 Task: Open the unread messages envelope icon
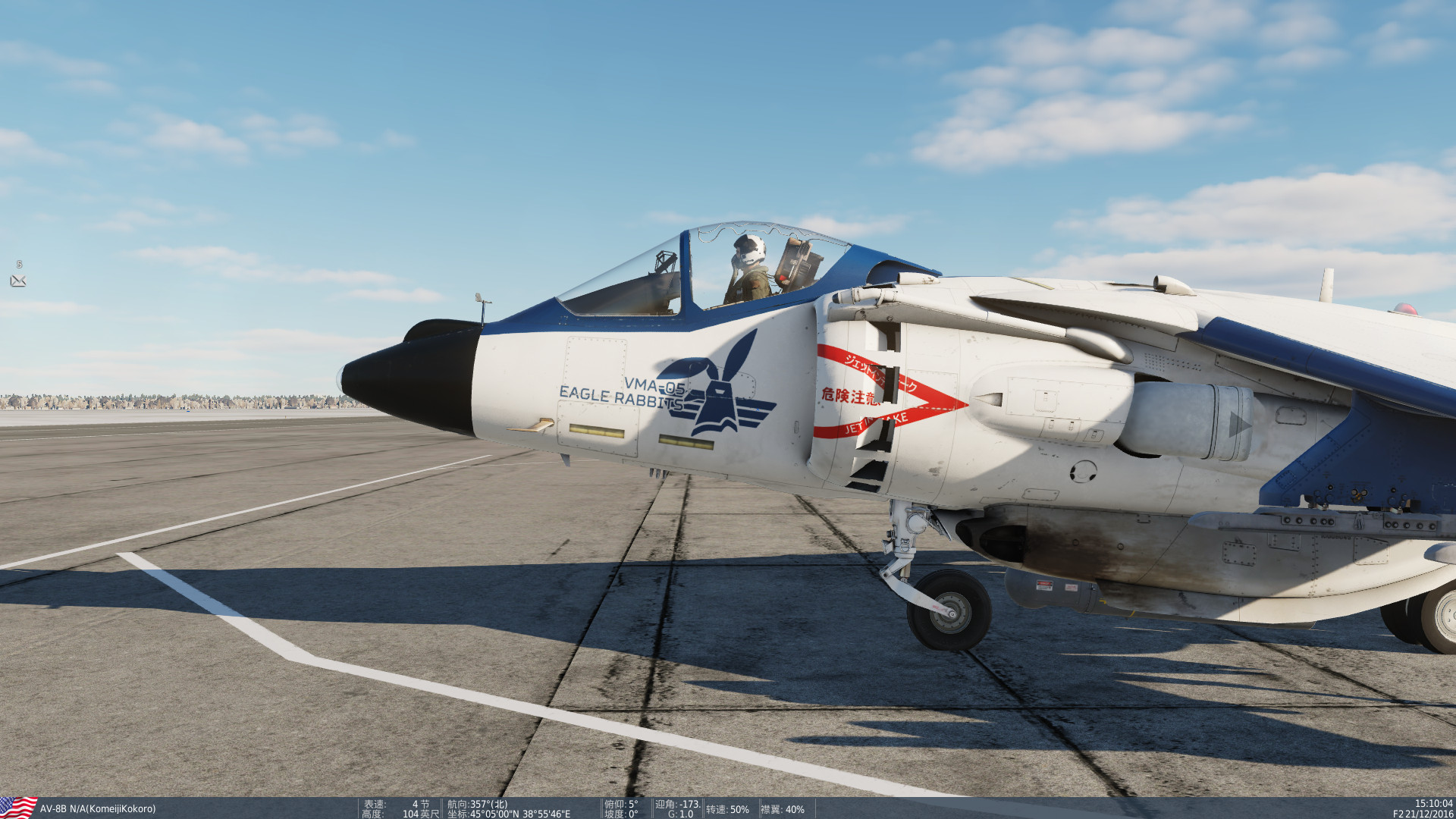point(19,281)
